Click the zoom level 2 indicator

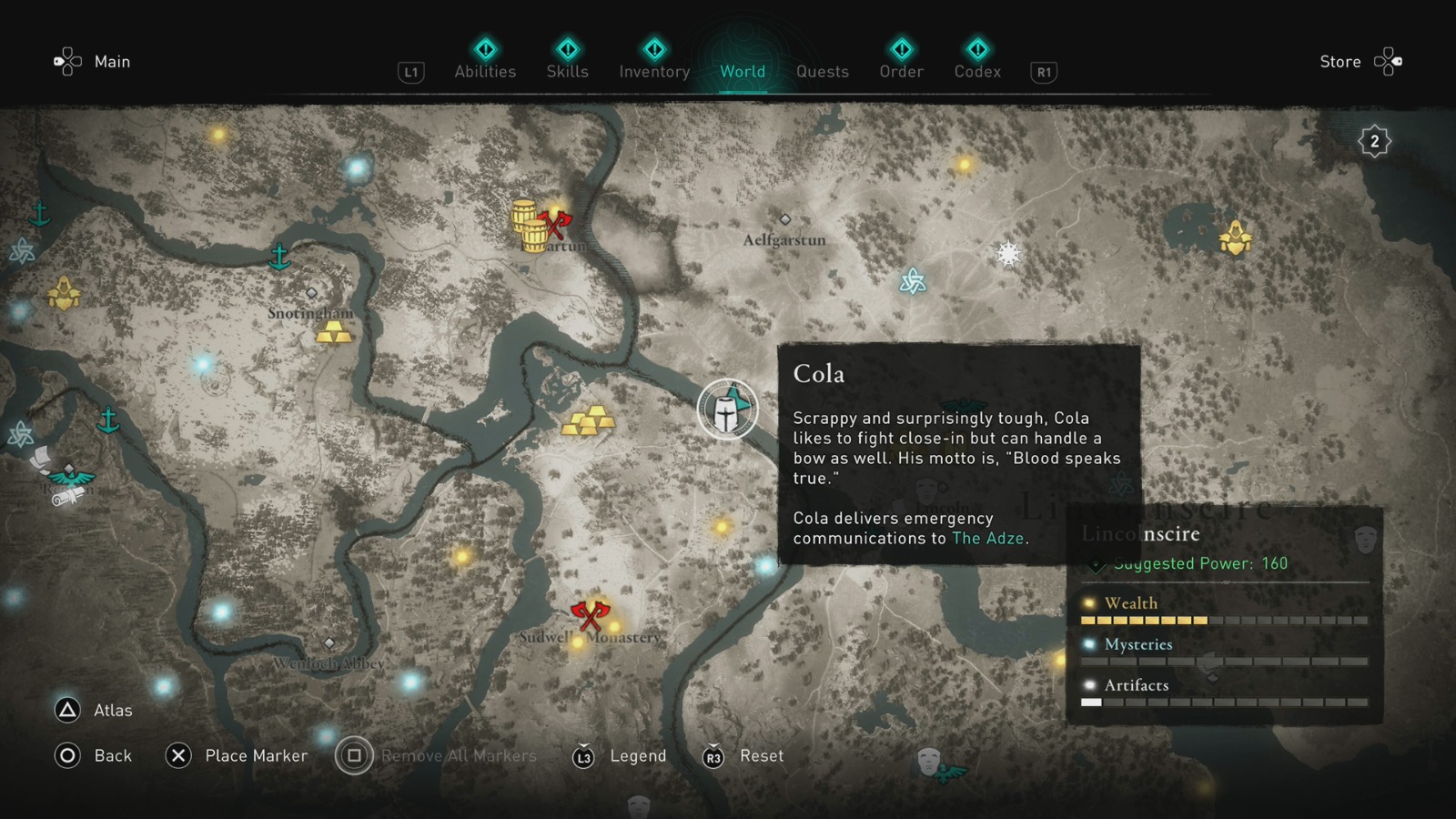point(1373,141)
